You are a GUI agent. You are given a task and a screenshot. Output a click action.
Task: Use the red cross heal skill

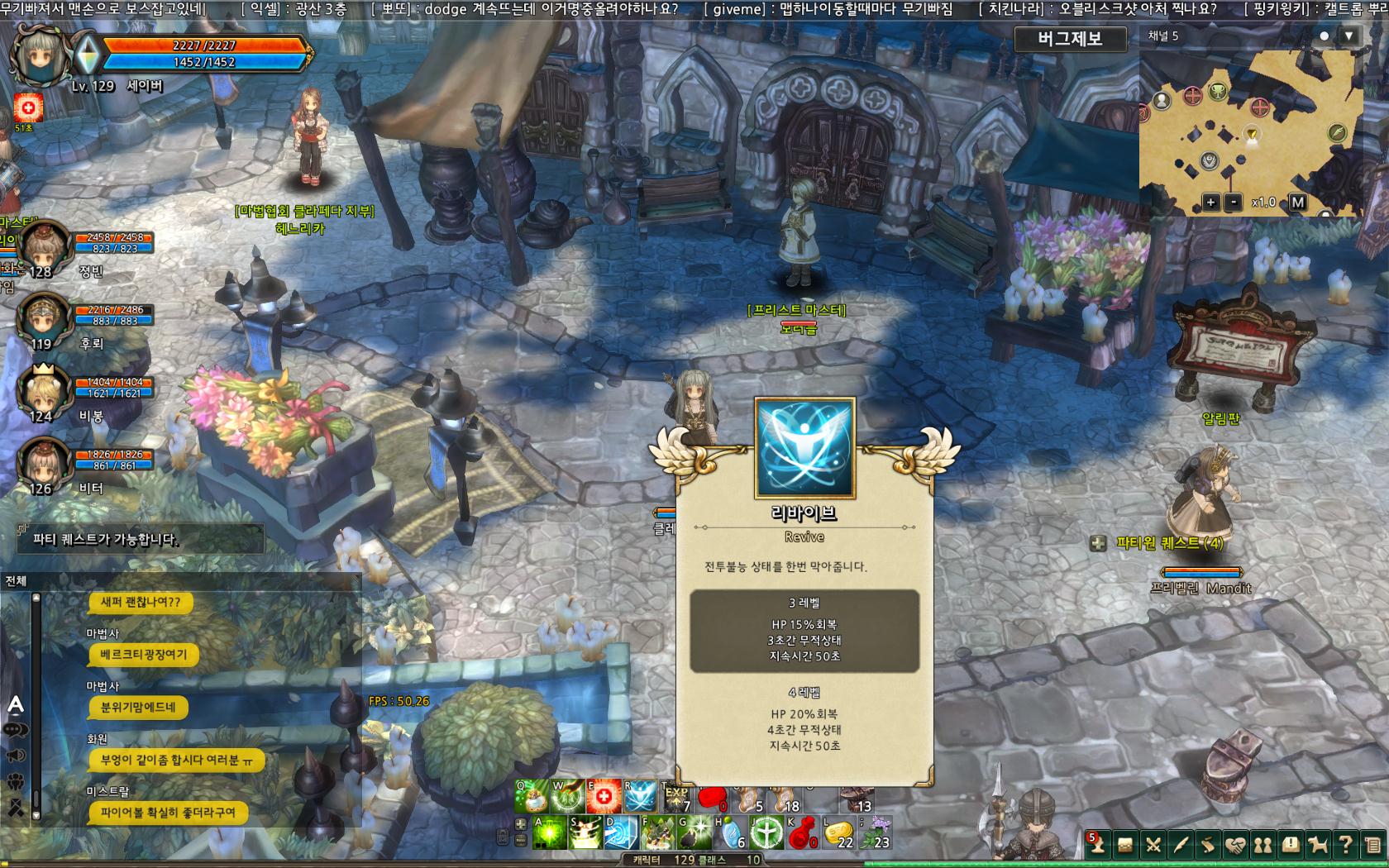point(604,797)
